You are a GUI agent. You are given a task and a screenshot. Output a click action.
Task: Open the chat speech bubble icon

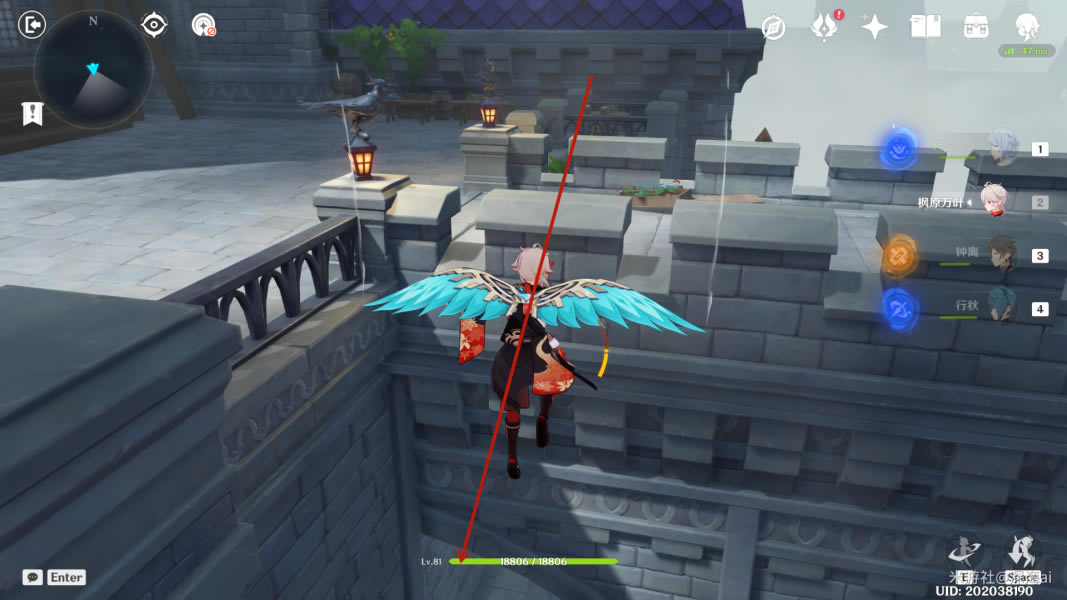pyautogui.click(x=33, y=577)
